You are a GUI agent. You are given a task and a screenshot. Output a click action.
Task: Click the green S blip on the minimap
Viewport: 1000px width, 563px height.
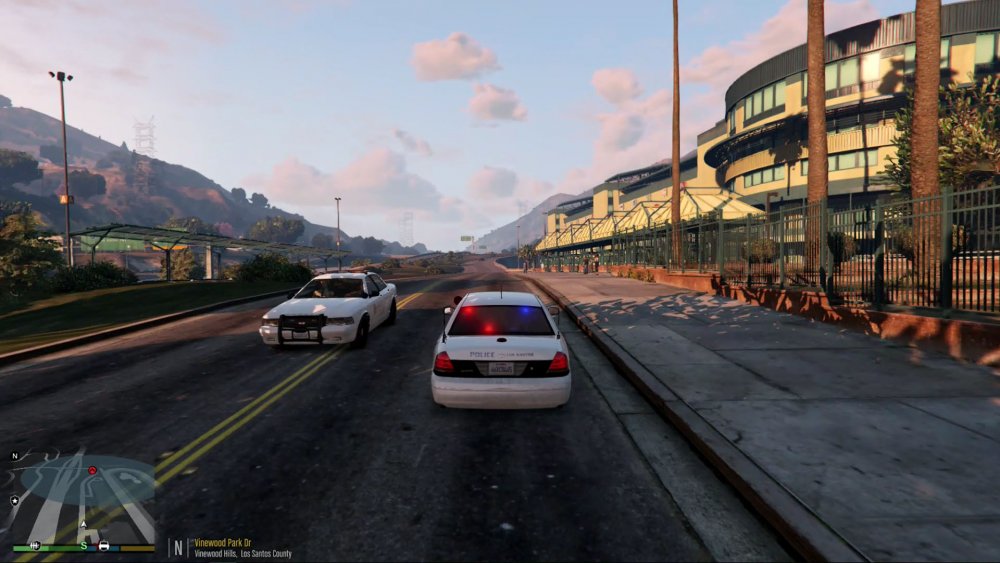(x=84, y=546)
